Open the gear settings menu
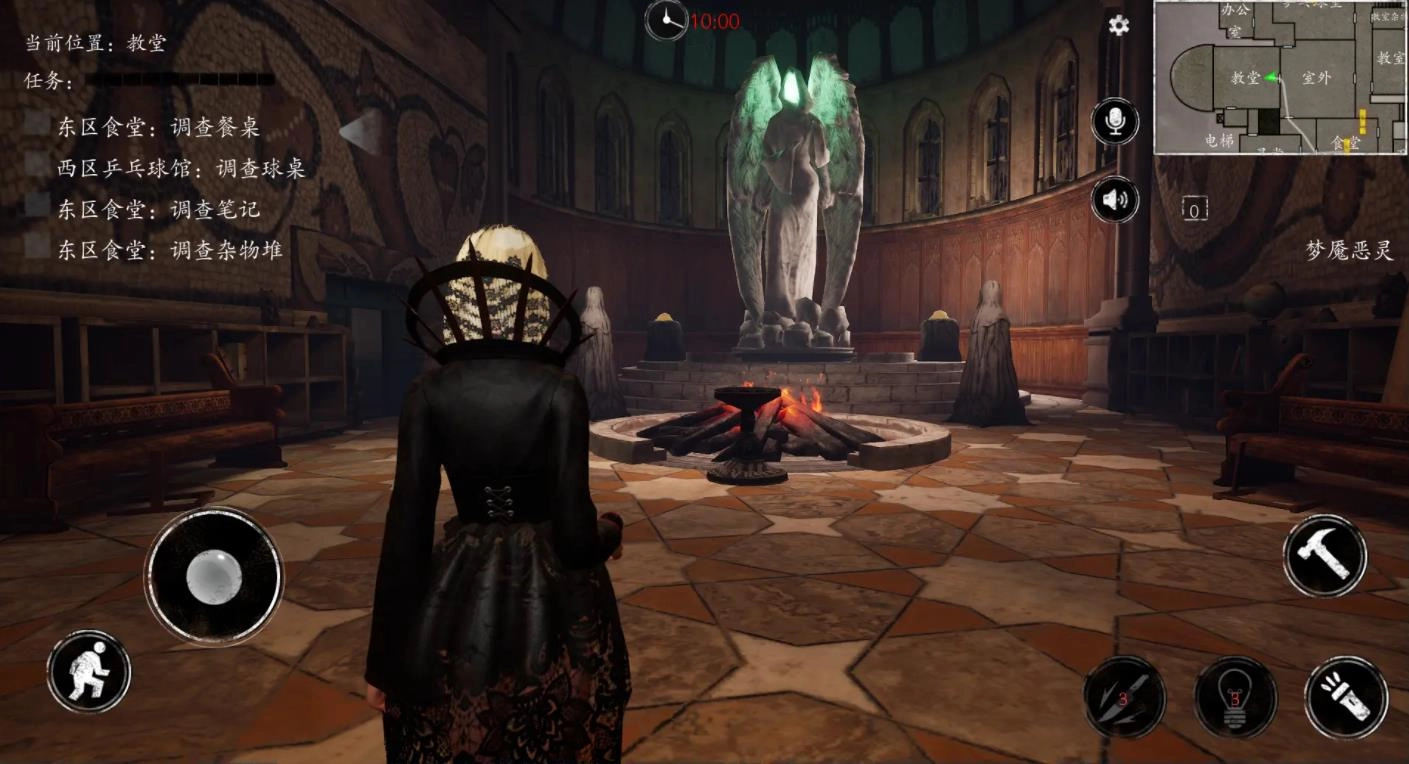 [x=1119, y=26]
